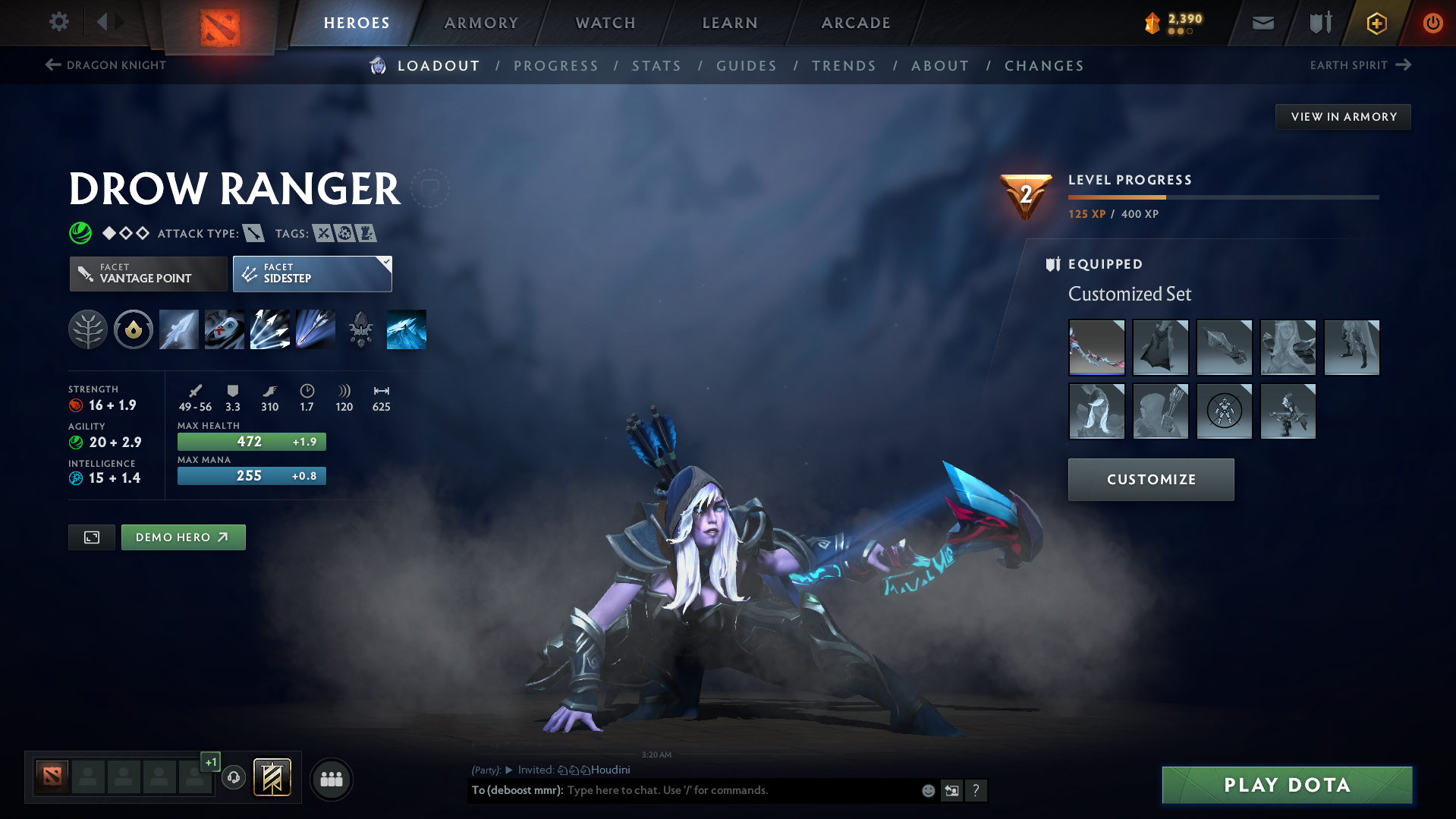Click the Aghanim's Scepter upgrade icon

click(360, 329)
